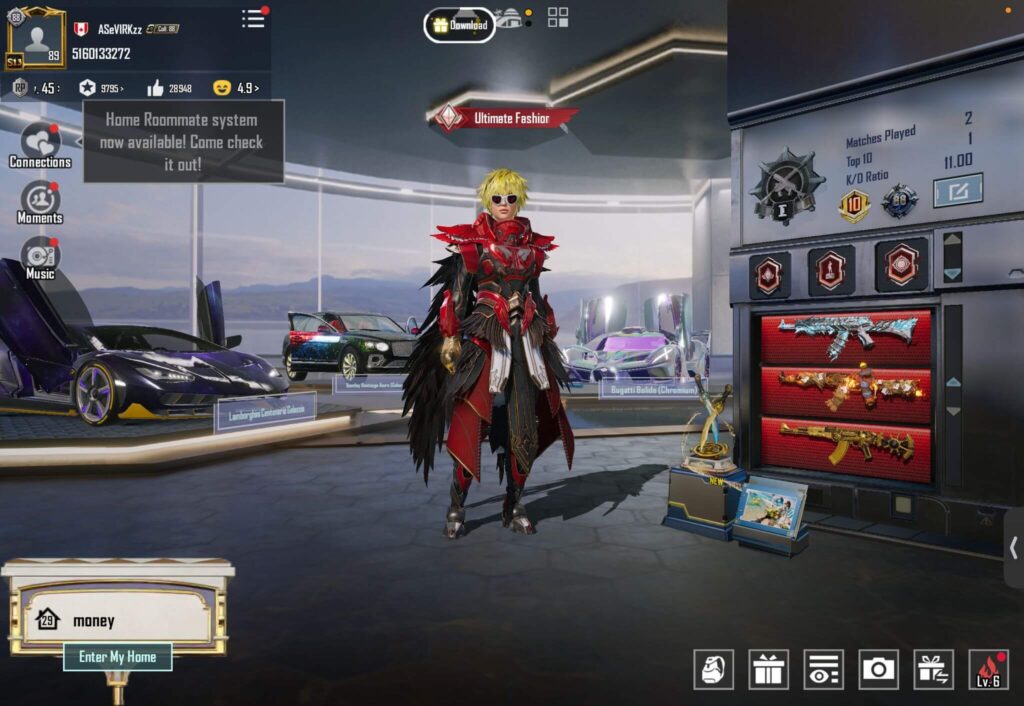Expand the side panel arrow on right edge
The width and height of the screenshot is (1024, 706).
point(1013,548)
